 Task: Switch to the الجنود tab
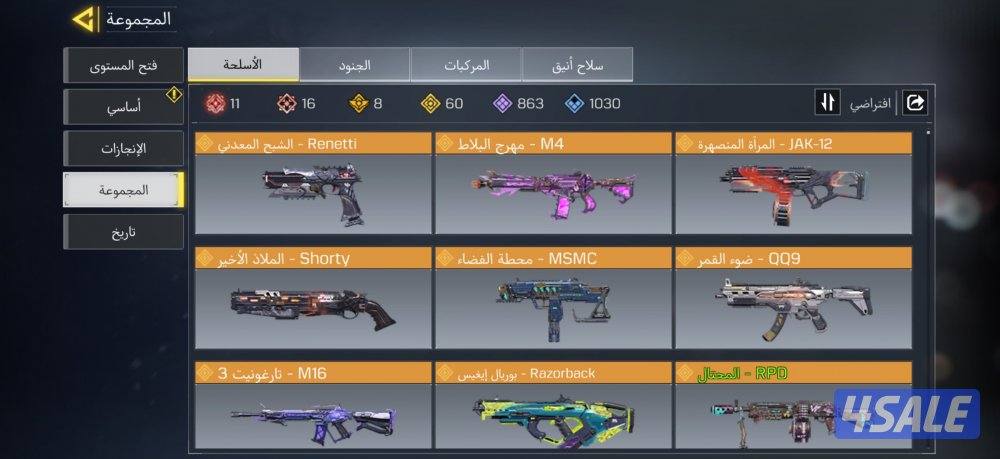pyautogui.click(x=354, y=65)
